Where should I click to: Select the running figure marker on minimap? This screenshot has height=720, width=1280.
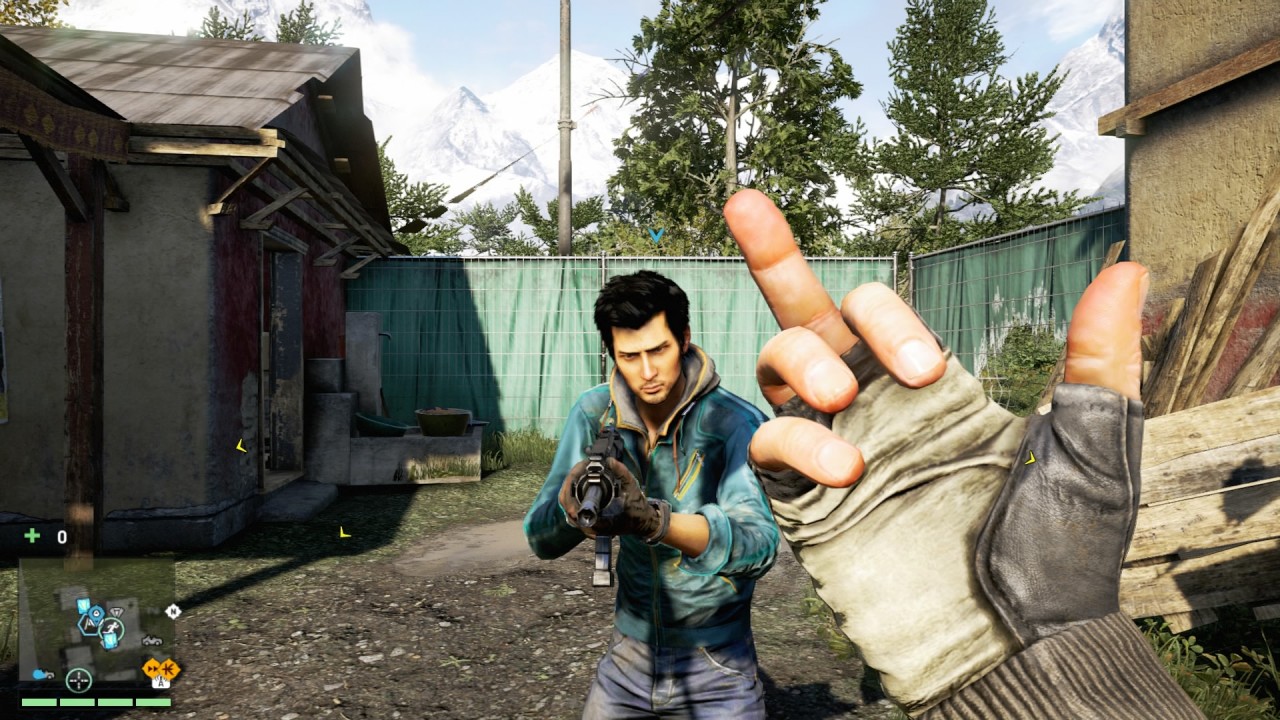[112, 628]
